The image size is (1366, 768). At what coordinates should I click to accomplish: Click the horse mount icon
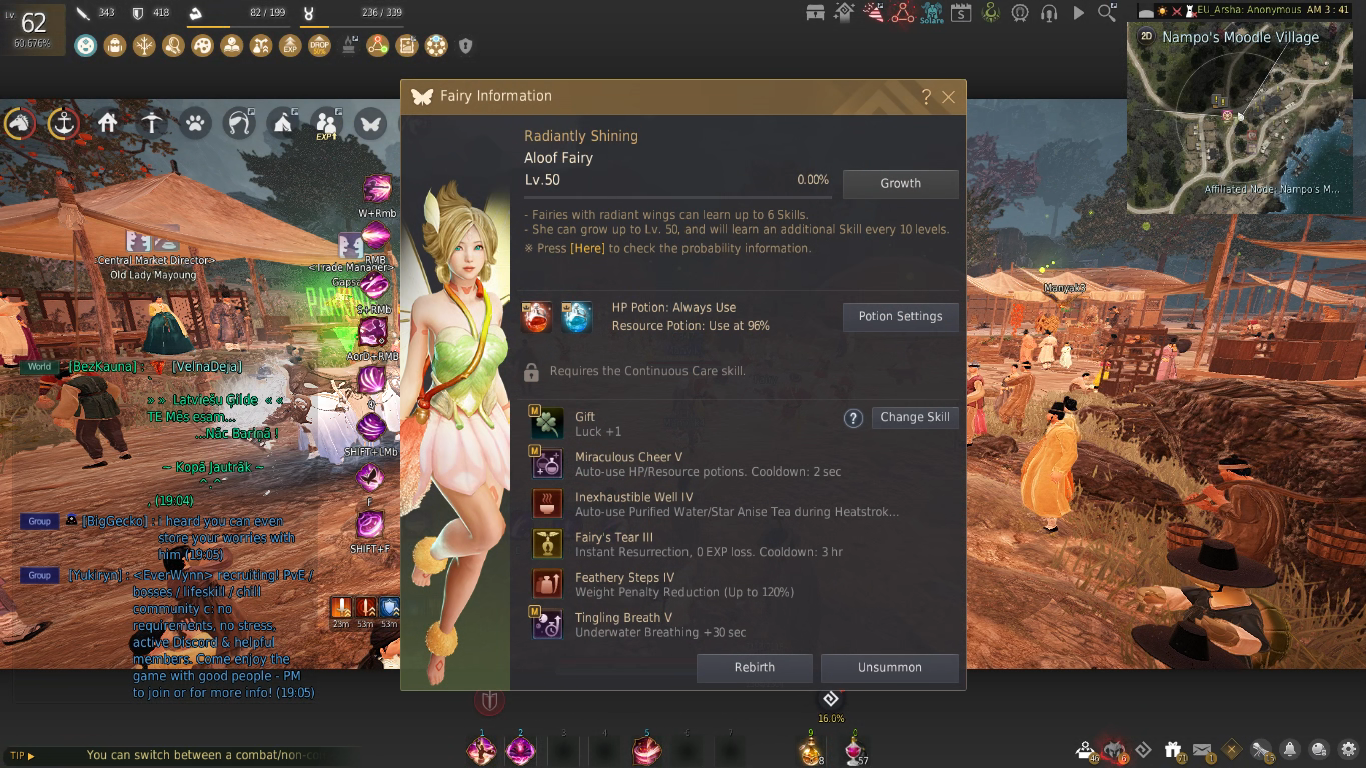tap(20, 124)
